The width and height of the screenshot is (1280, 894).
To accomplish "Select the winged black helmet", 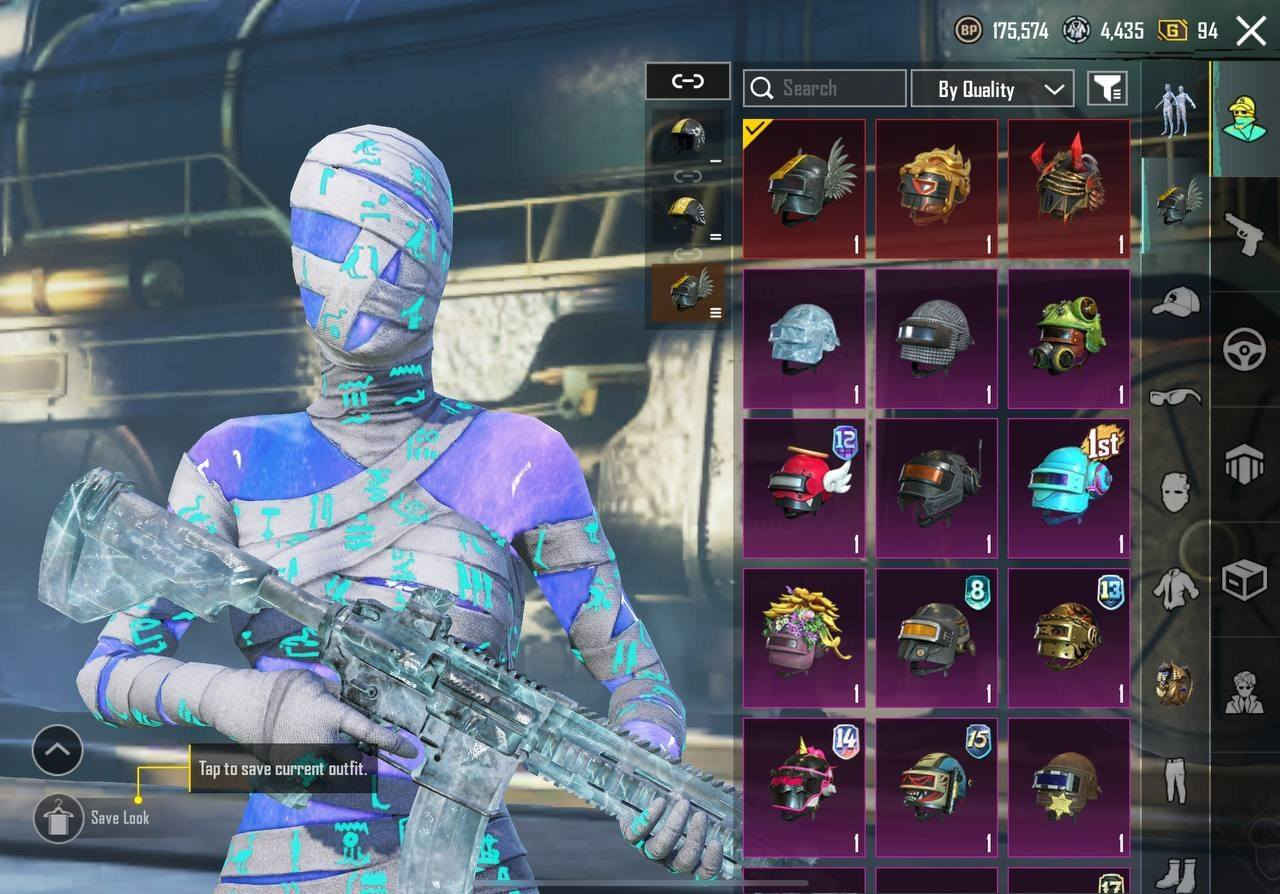I will pos(804,189).
